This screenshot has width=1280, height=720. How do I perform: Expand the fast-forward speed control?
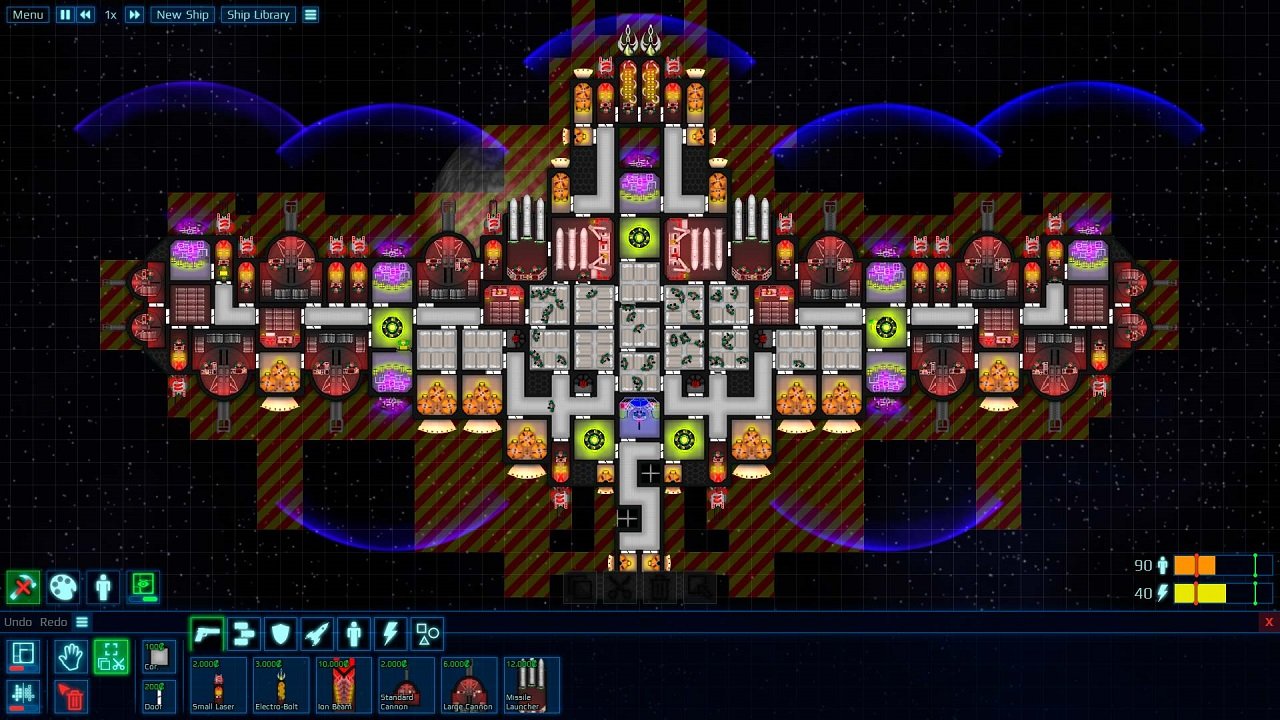pos(133,14)
